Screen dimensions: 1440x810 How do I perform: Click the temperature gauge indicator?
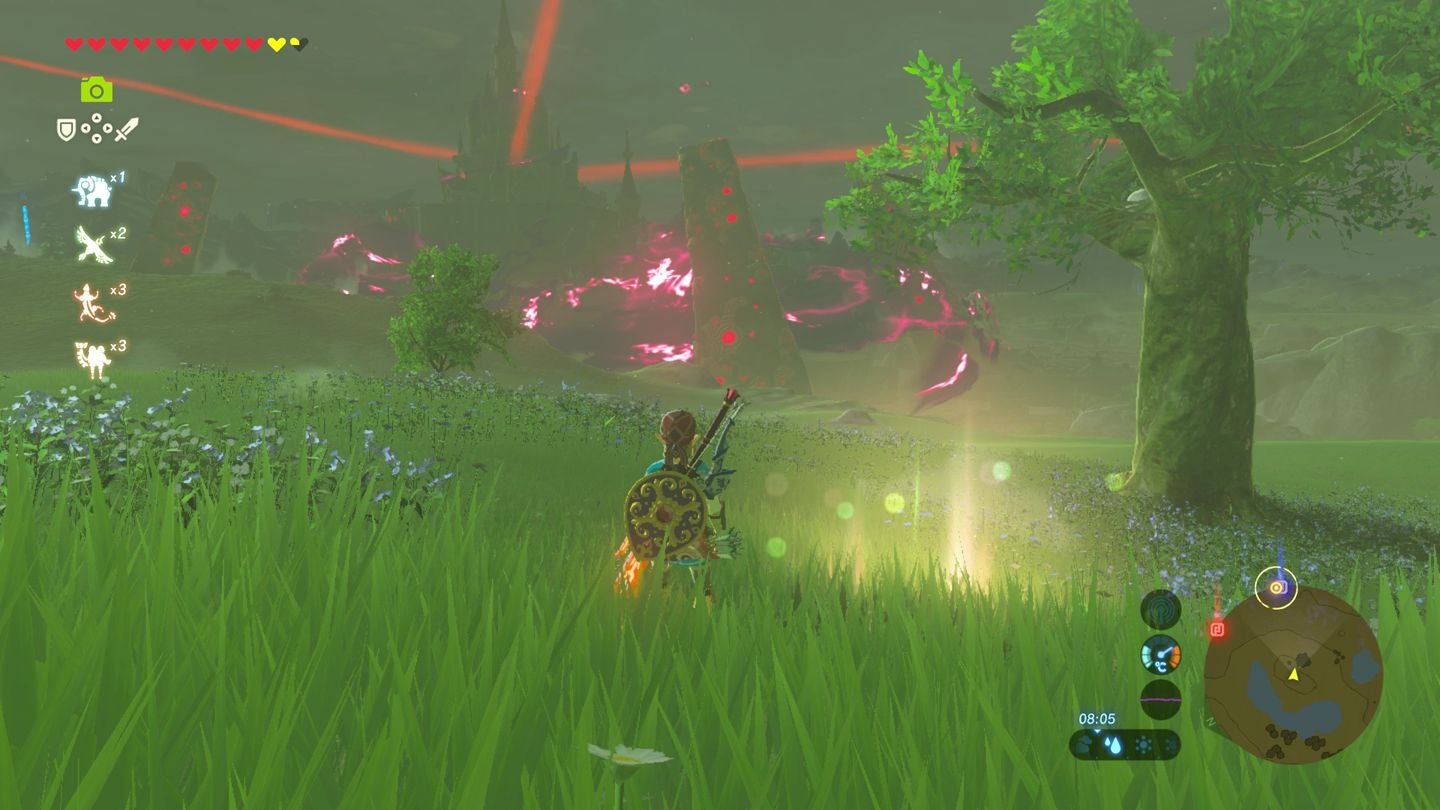[1161, 655]
